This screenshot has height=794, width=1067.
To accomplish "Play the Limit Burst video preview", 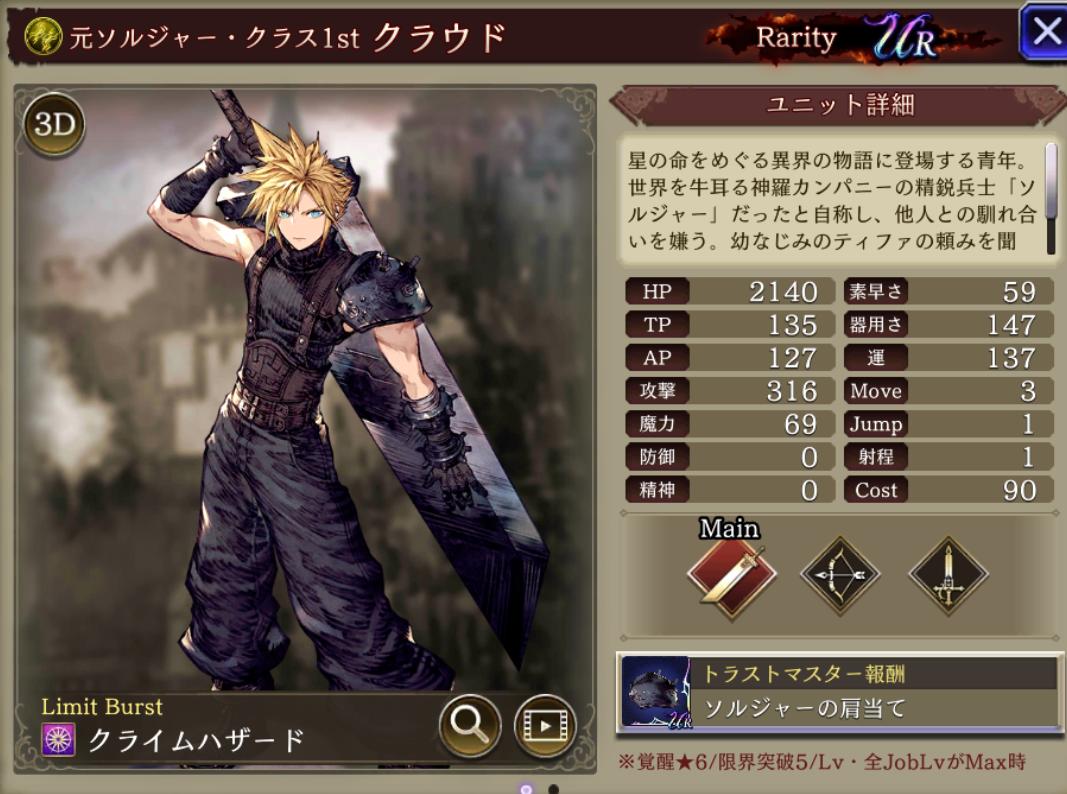I will [x=545, y=725].
